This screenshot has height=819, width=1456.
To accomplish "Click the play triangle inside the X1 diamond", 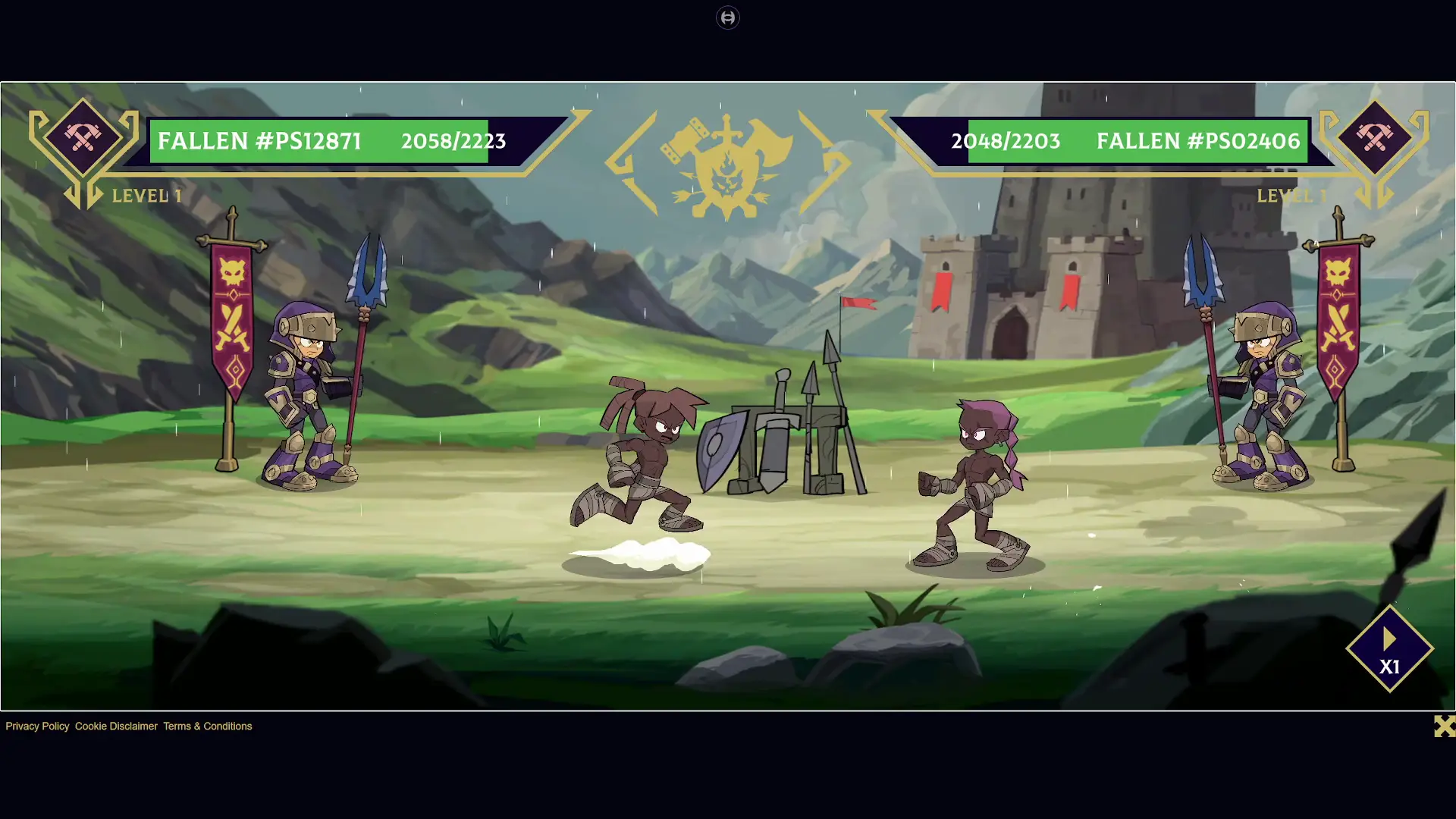I will point(1390,639).
